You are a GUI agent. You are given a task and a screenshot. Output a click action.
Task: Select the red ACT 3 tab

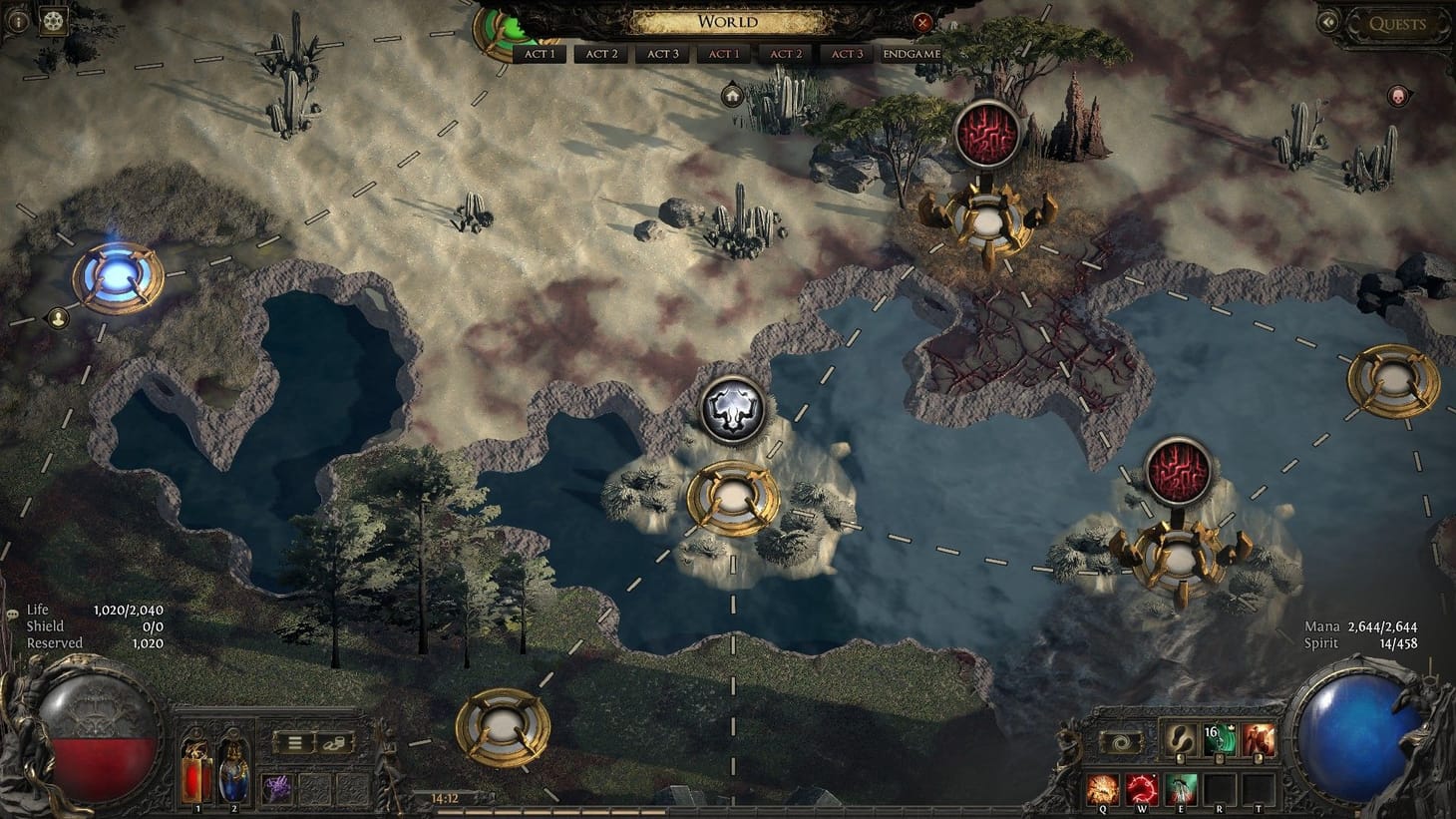click(847, 54)
